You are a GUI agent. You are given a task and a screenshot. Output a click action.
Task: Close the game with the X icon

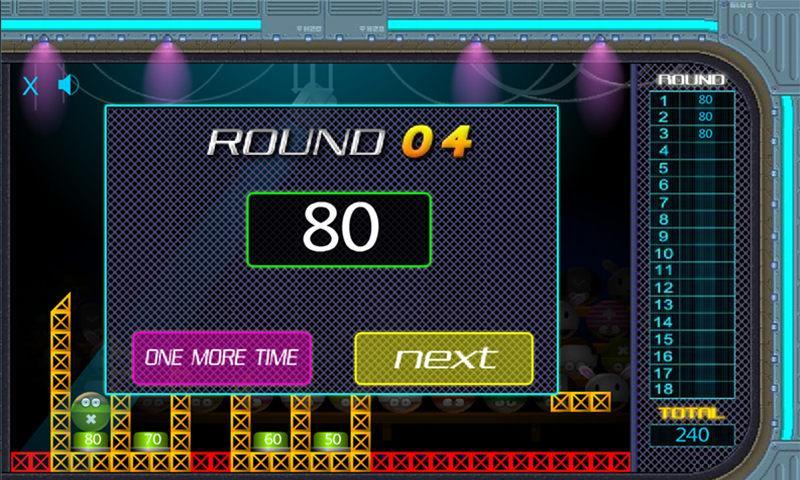[31, 86]
